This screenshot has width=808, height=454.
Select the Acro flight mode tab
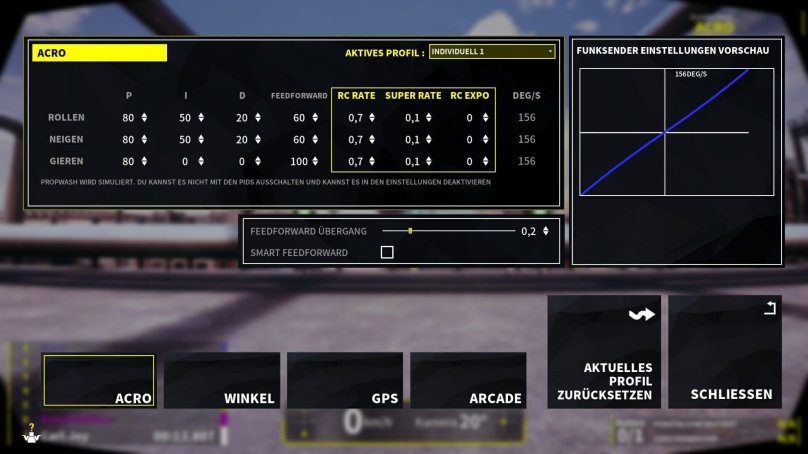[99, 381]
